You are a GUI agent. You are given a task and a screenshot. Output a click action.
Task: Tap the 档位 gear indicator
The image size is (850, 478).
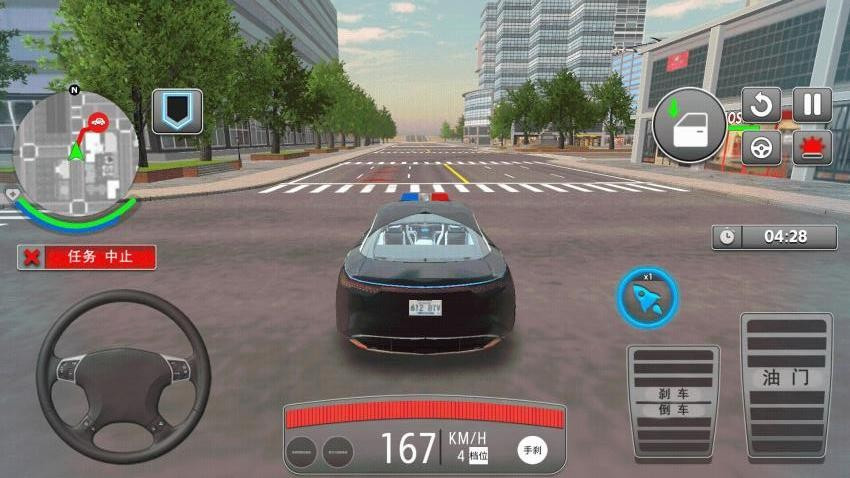coord(473,456)
